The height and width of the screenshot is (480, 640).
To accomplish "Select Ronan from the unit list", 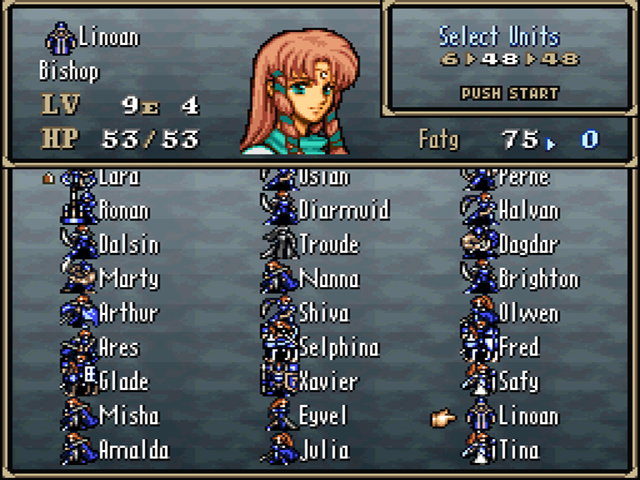I will pyautogui.click(x=124, y=211).
